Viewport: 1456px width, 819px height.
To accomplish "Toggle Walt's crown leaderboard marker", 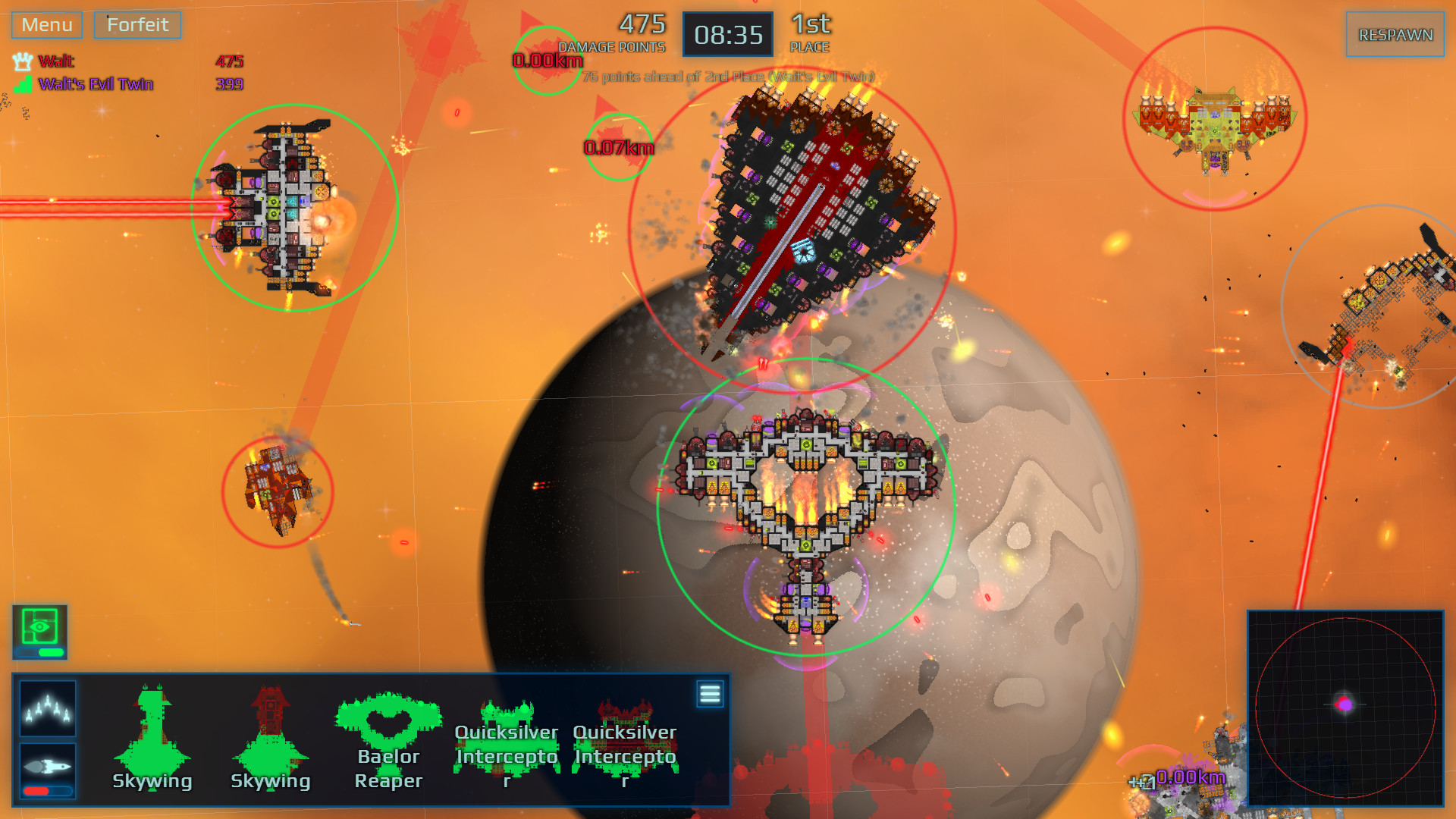I will tap(21, 60).
